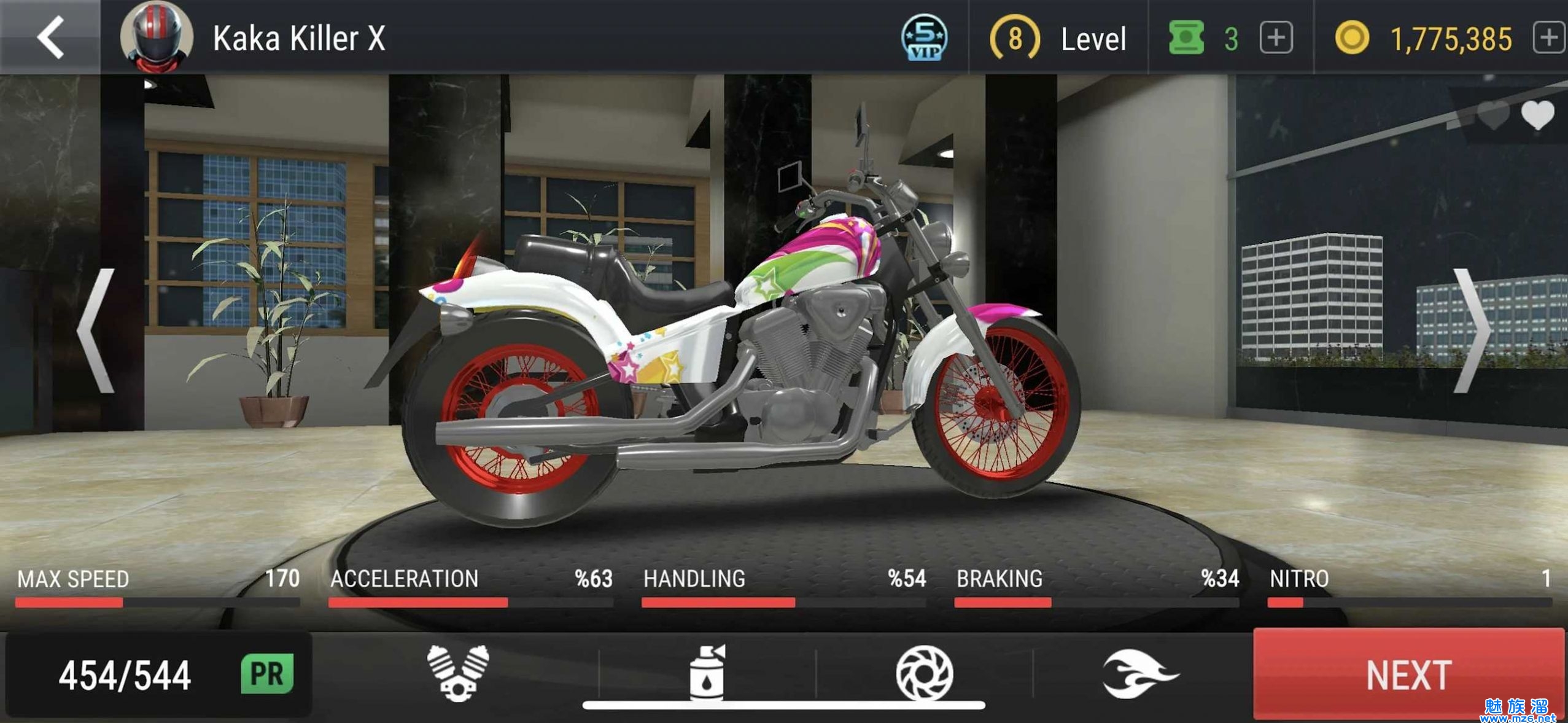Toggle the white heart favorite icon

tap(1537, 115)
